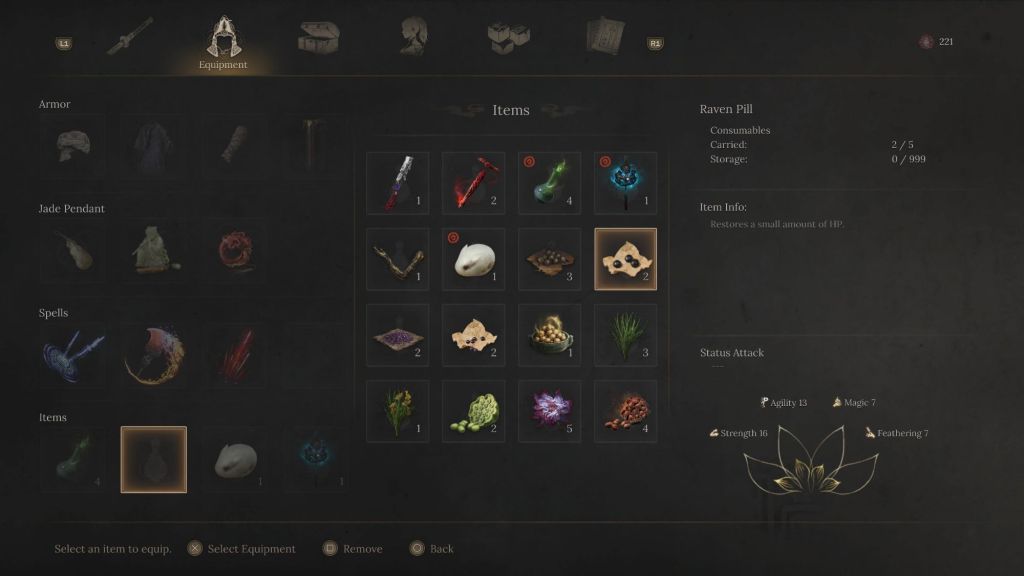The width and height of the screenshot is (1024, 576).
Task: Select the green gourd flask in grid
Action: (x=550, y=183)
